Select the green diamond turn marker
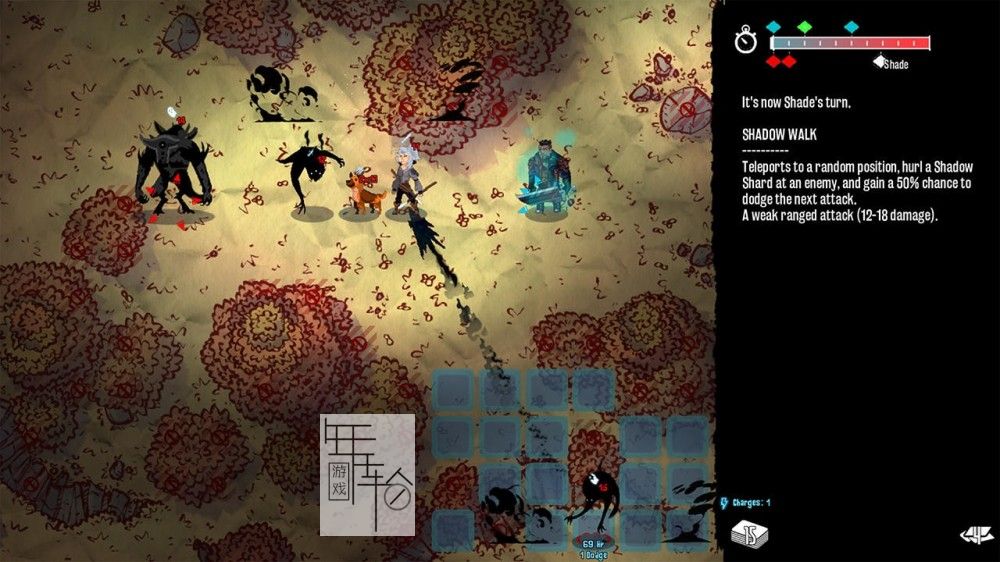 click(804, 27)
